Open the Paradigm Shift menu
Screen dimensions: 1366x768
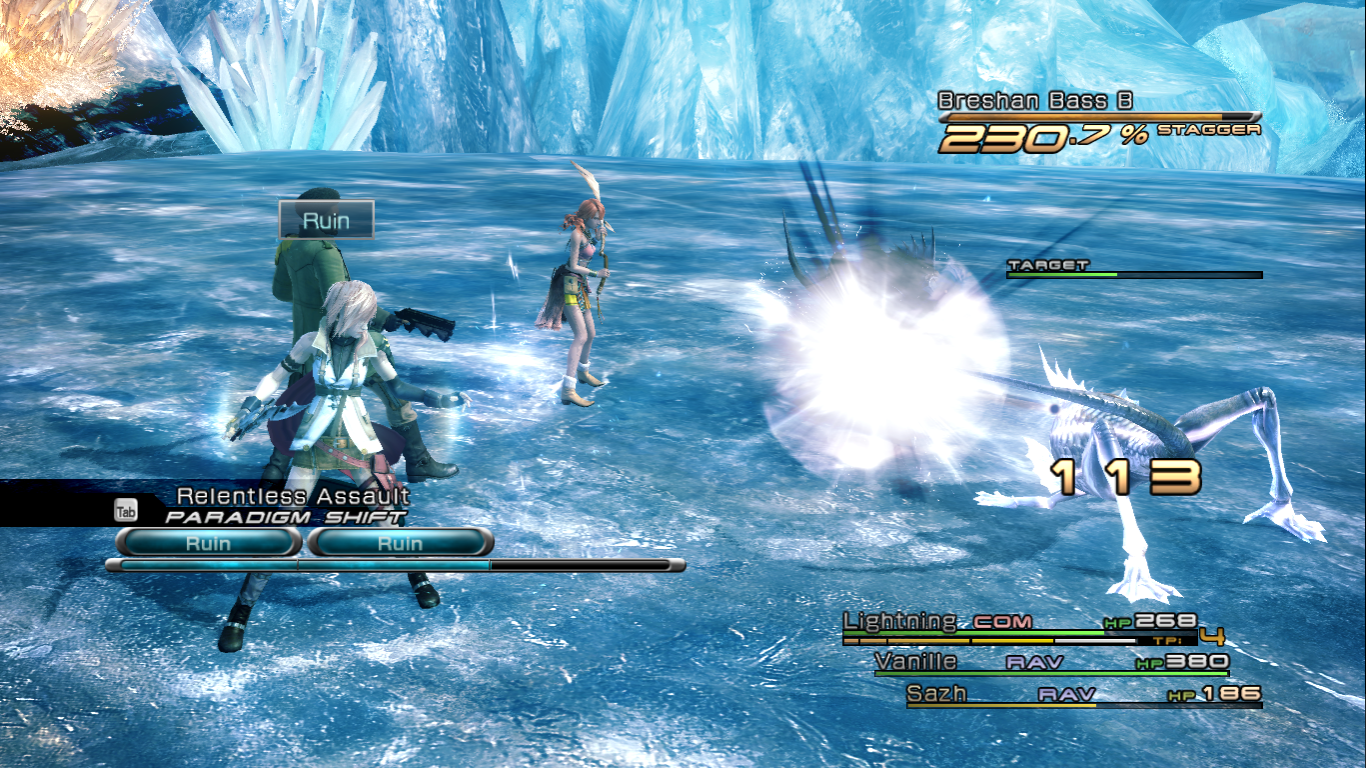click(x=285, y=517)
